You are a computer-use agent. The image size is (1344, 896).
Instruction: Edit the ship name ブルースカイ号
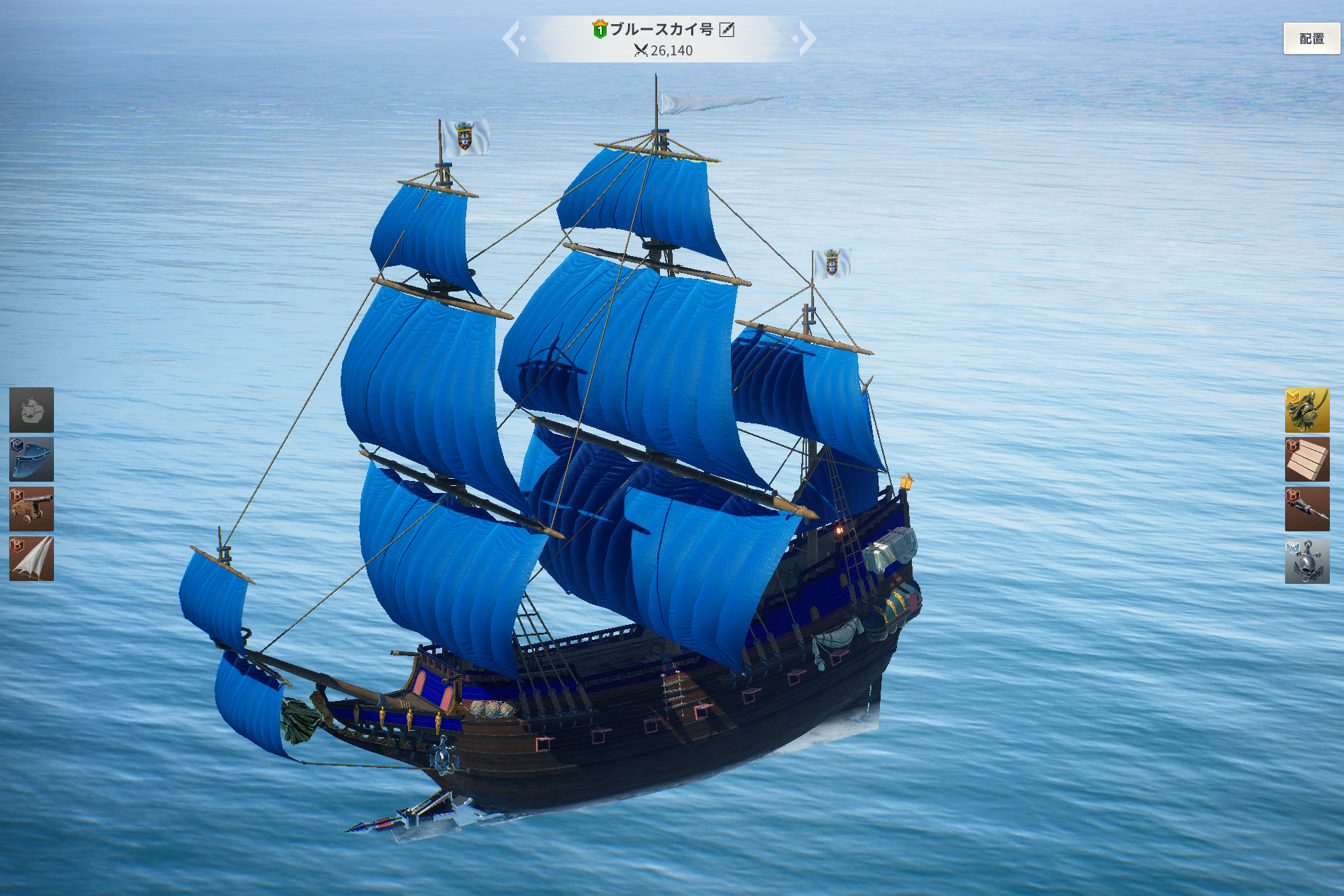coord(727,29)
